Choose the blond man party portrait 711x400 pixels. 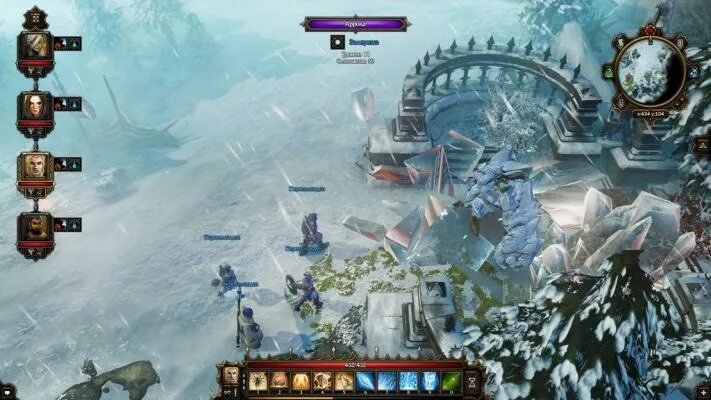click(x=35, y=166)
